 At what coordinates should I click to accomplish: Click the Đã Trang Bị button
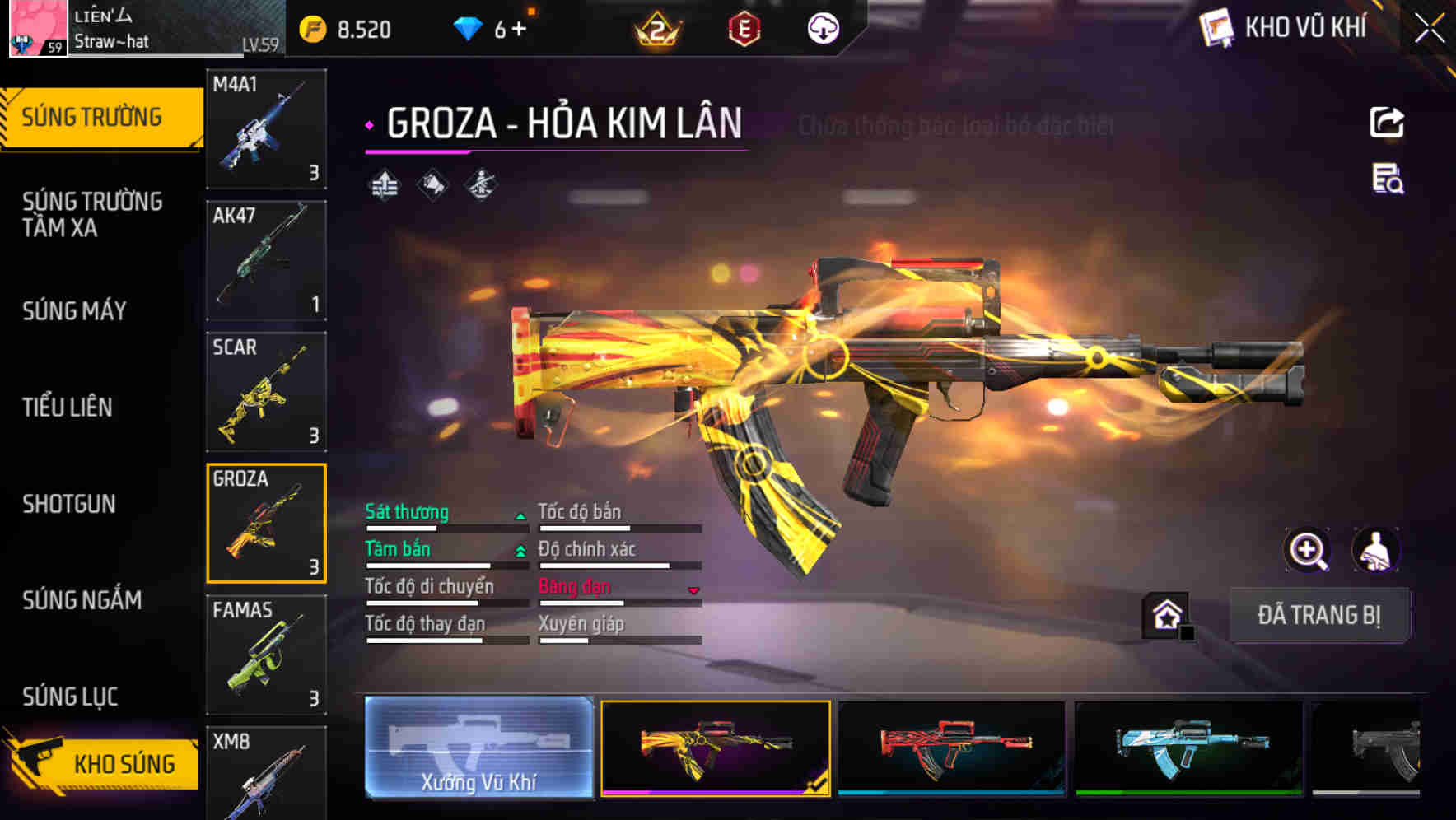(x=1318, y=615)
